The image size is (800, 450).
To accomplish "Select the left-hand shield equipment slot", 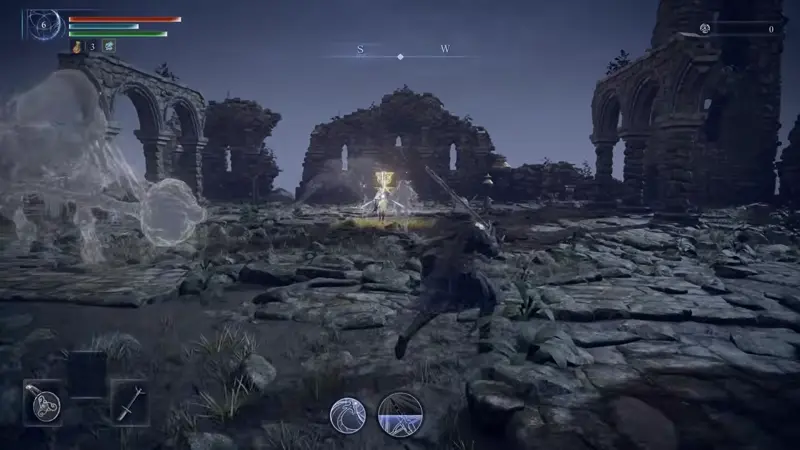I will [x=43, y=403].
